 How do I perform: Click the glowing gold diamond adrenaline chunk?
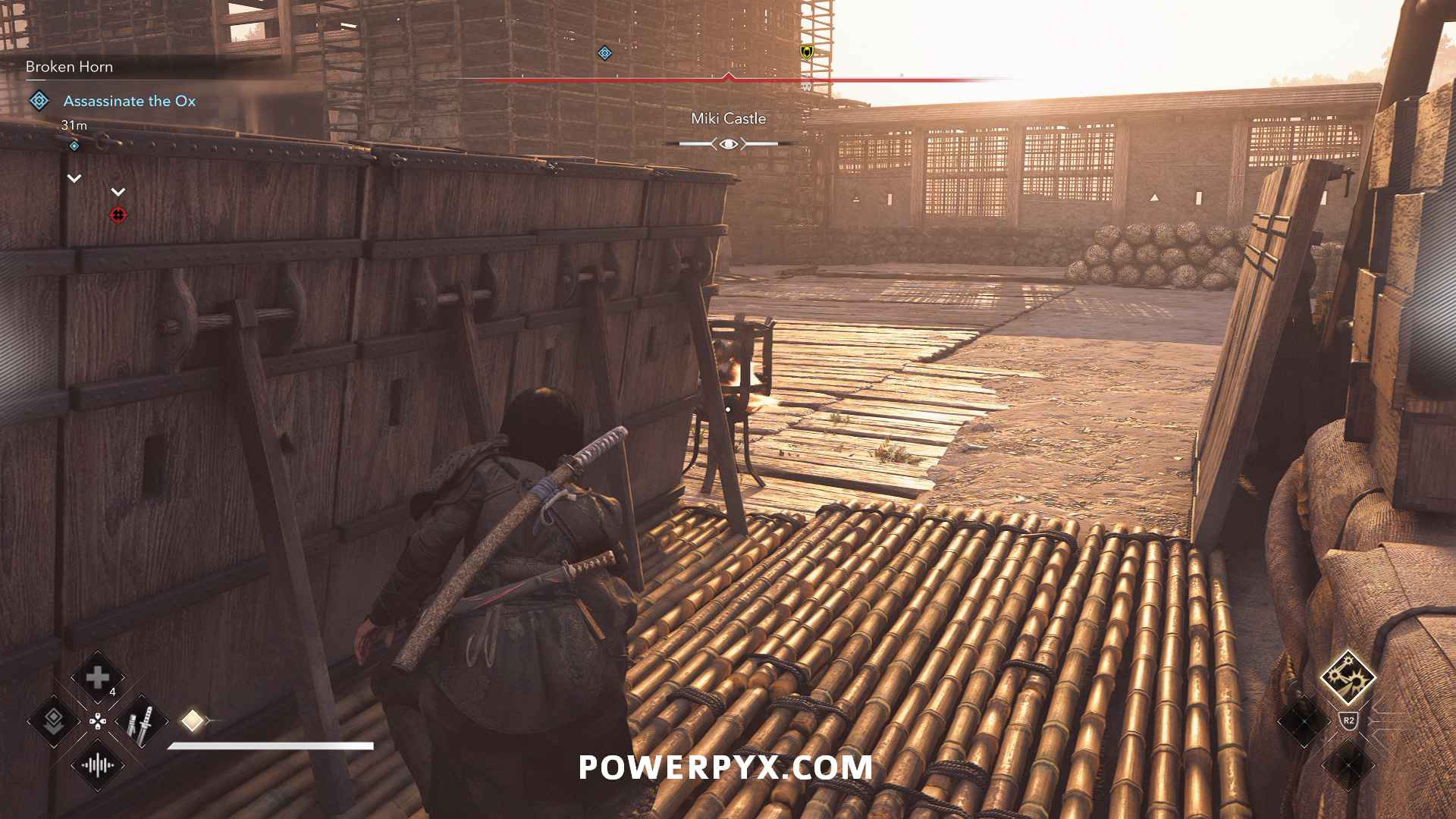(x=192, y=720)
